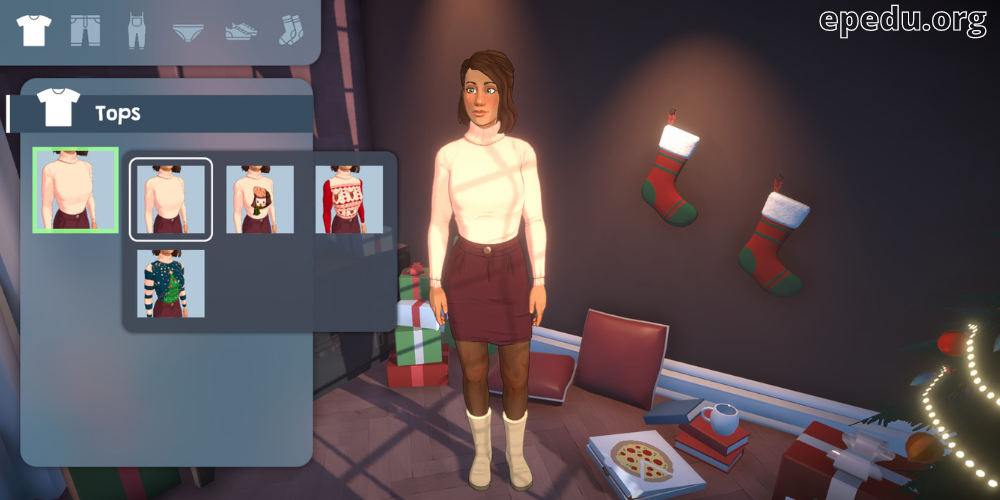Select the t-shirt tops category icon
The height and width of the screenshot is (500, 1000).
click(x=34, y=30)
